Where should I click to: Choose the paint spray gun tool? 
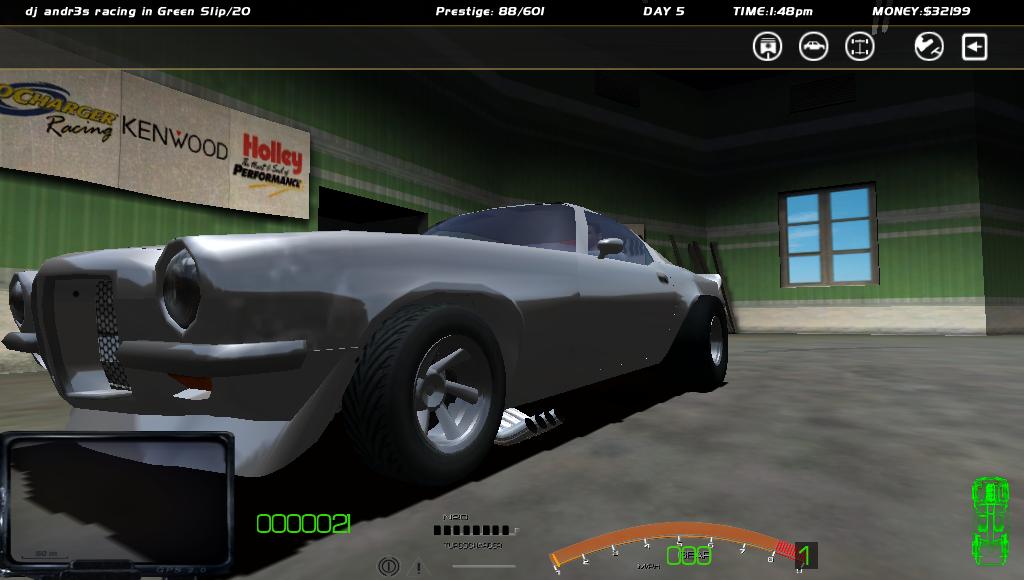click(929, 46)
